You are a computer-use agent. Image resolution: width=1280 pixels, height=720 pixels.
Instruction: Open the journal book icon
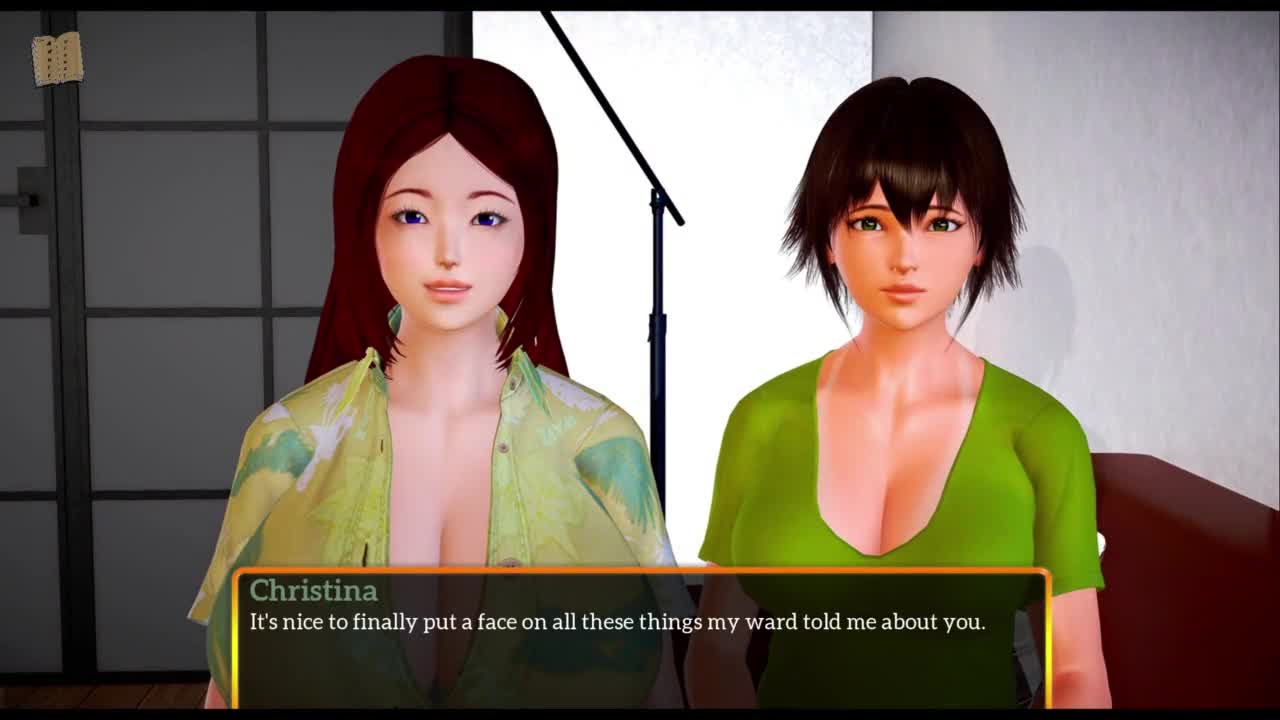coord(57,60)
